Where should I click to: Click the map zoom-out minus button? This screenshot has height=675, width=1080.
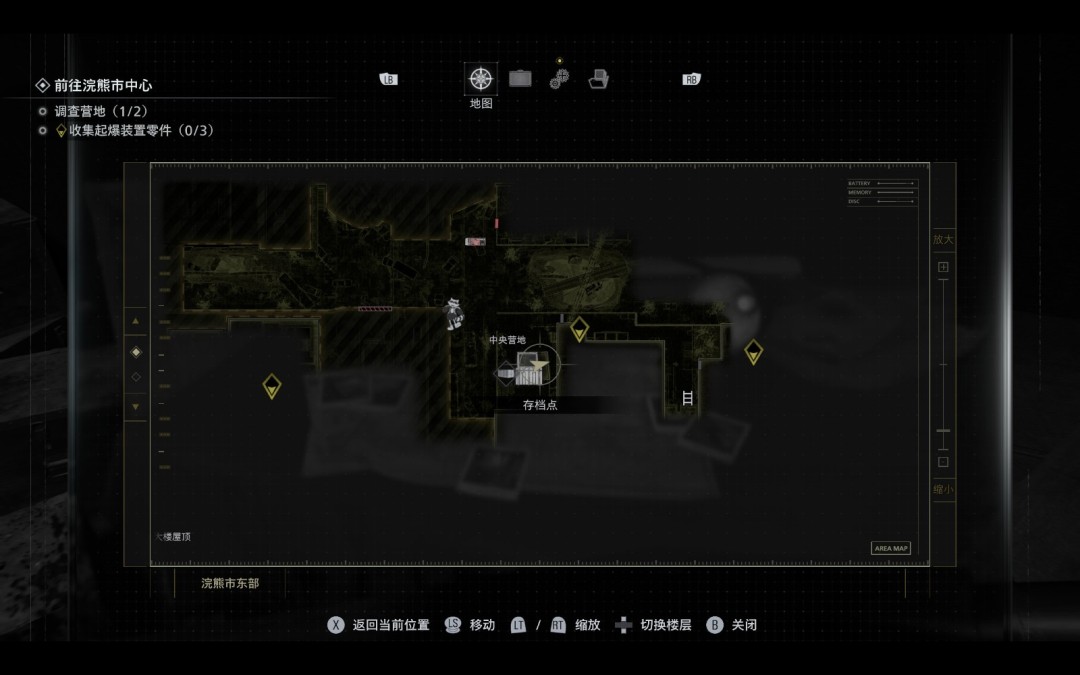pos(942,462)
